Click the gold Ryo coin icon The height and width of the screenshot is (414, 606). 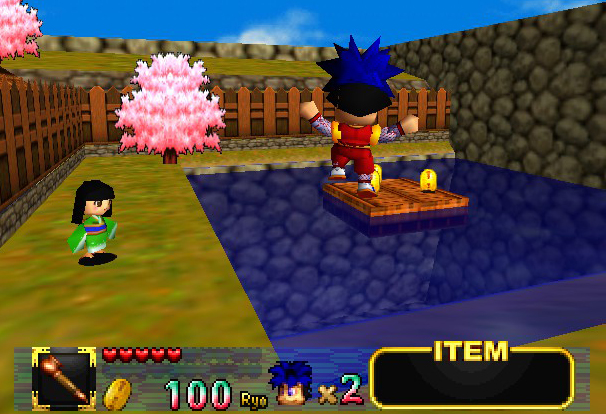pos(118,392)
